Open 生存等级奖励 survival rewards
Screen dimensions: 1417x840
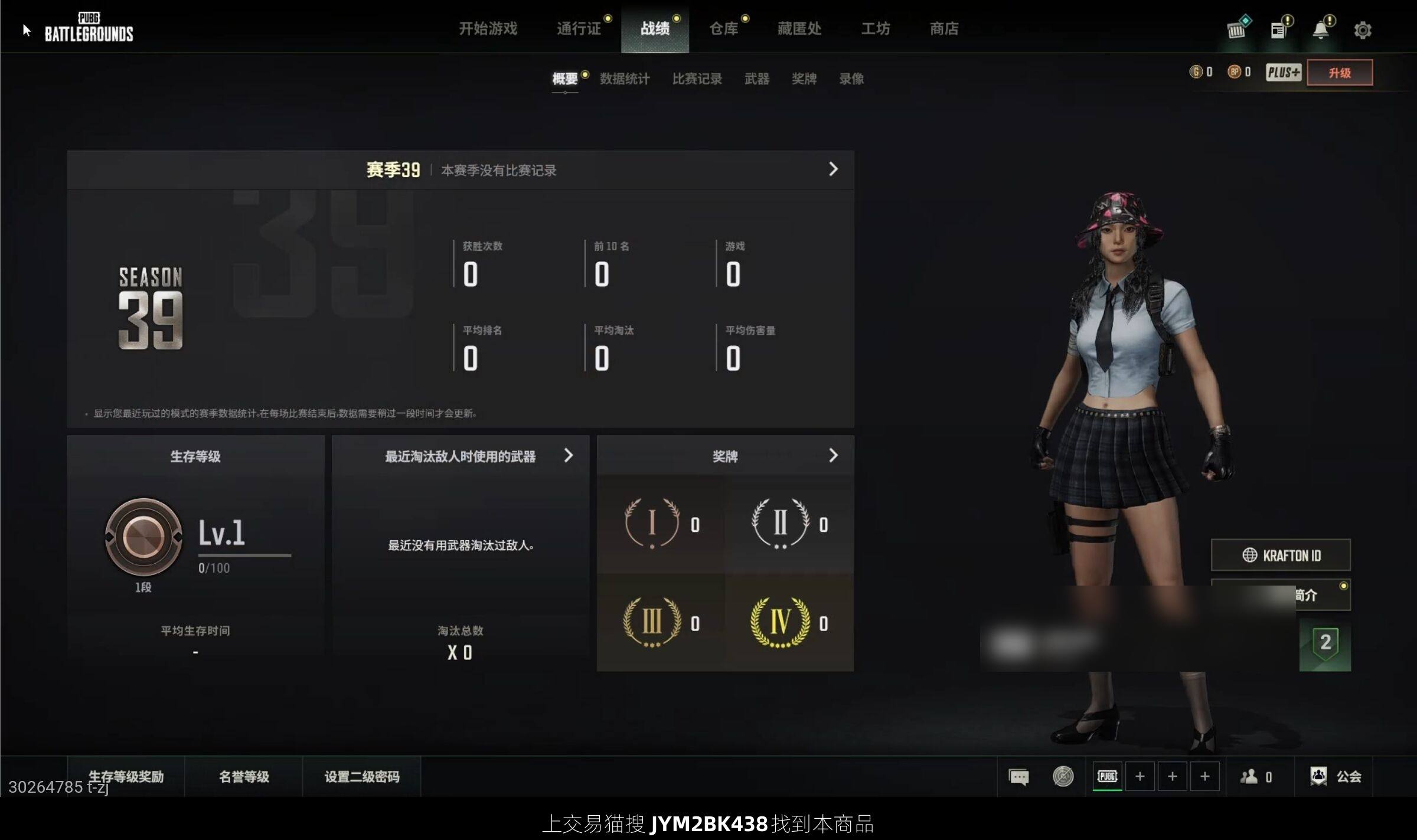[126, 776]
